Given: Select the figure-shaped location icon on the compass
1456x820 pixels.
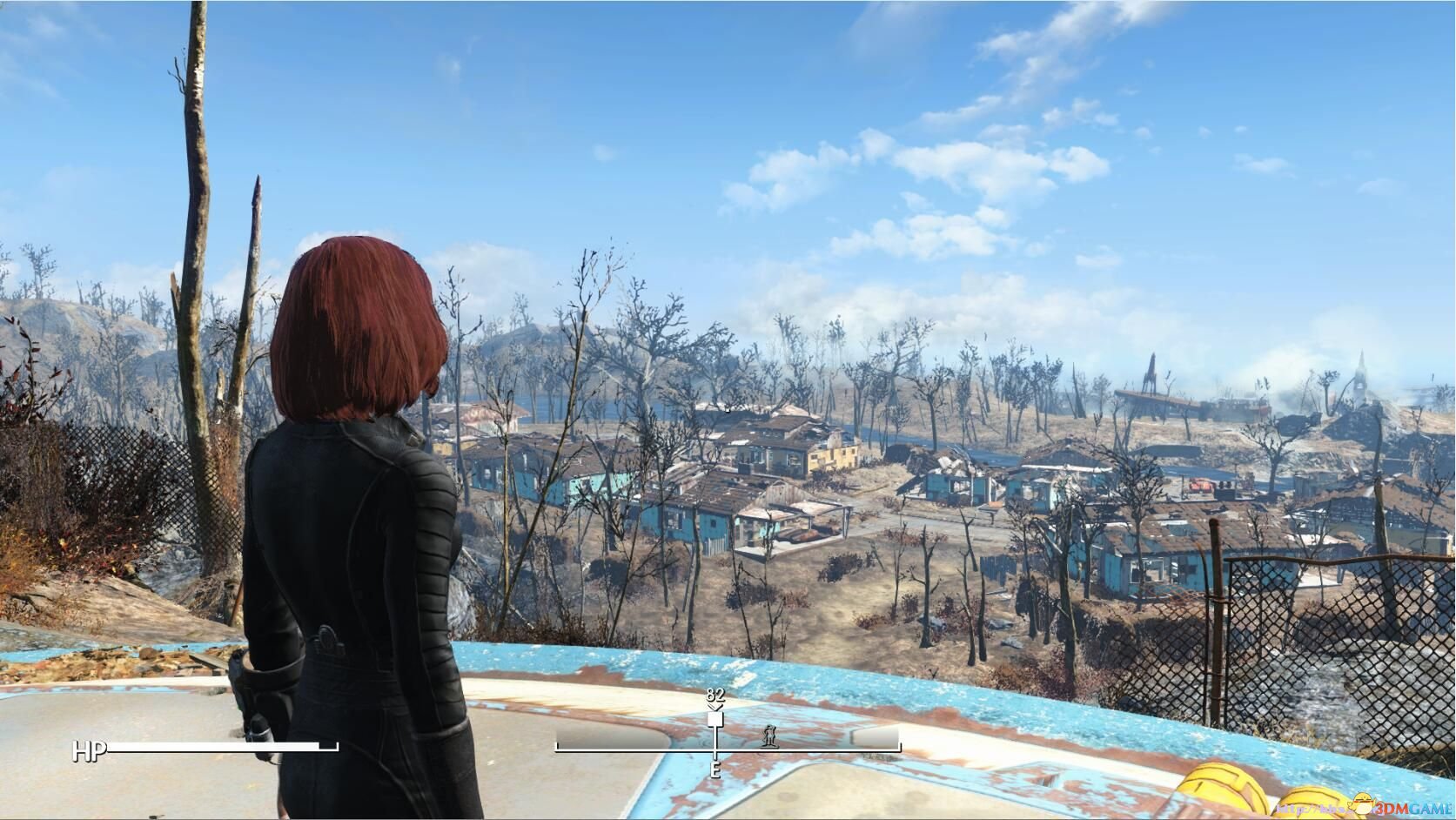Looking at the screenshot, I should coord(768,736).
